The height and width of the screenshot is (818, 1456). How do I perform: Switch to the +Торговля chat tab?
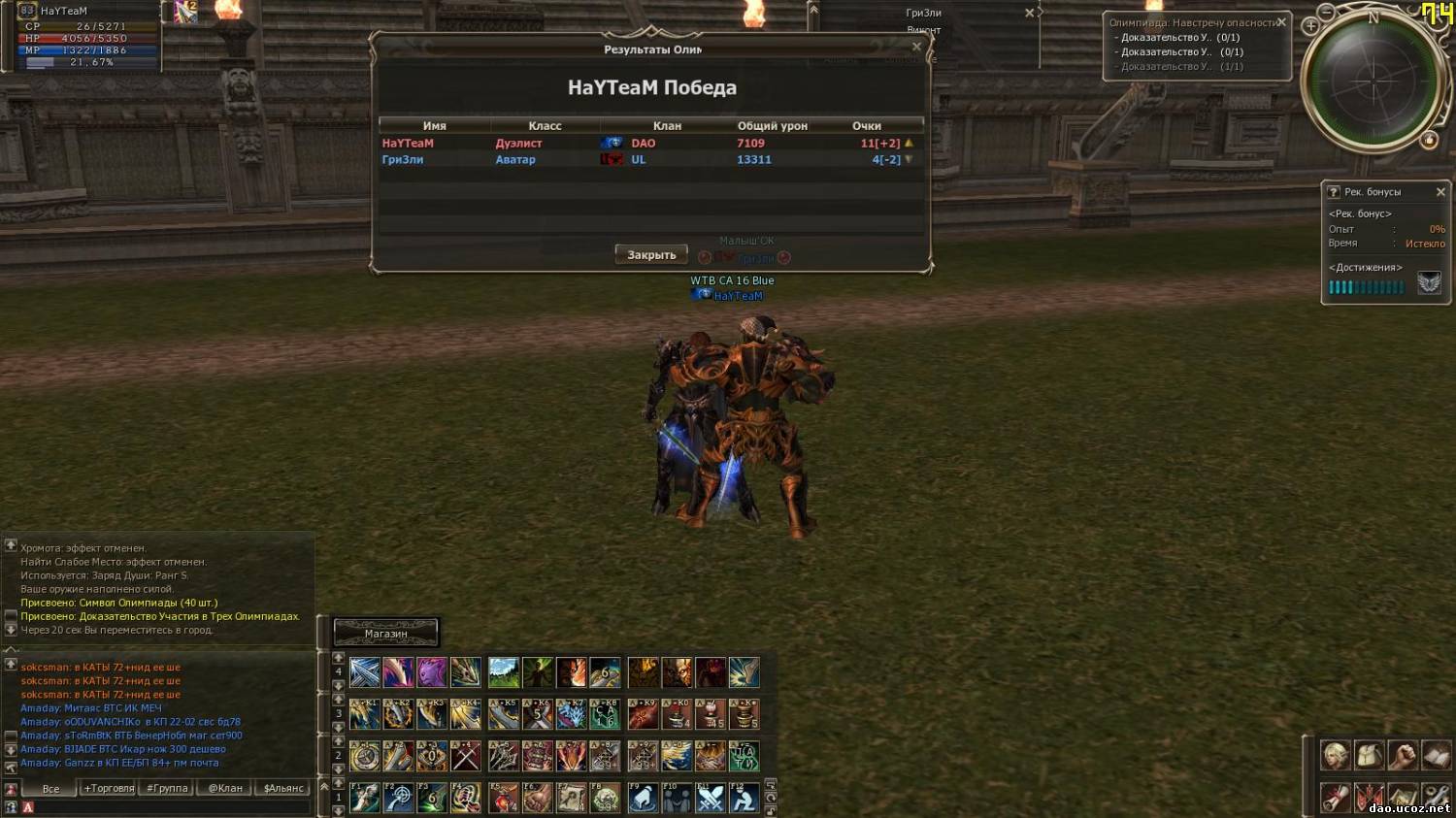coord(109,788)
